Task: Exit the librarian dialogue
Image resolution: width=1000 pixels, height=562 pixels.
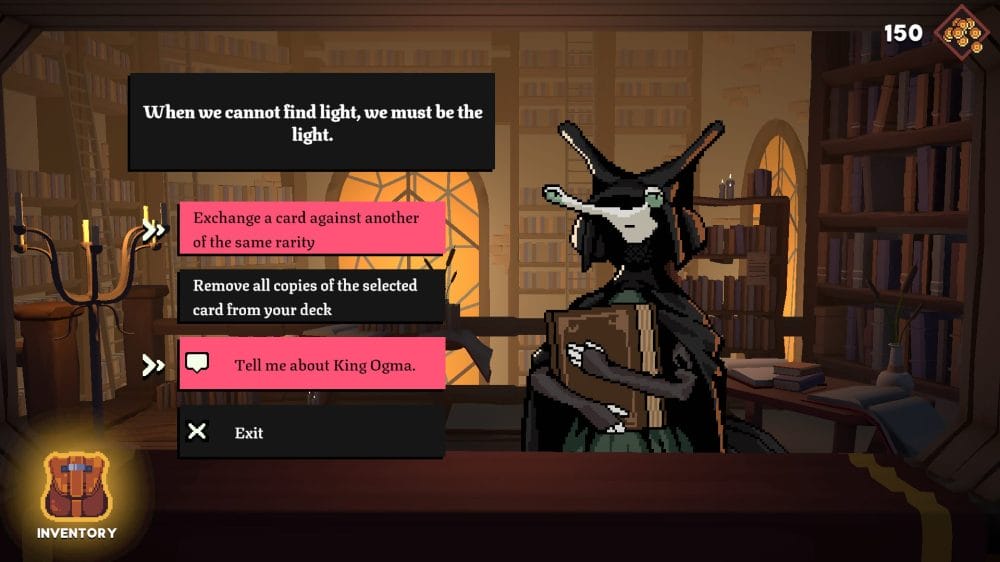Action: click(310, 432)
